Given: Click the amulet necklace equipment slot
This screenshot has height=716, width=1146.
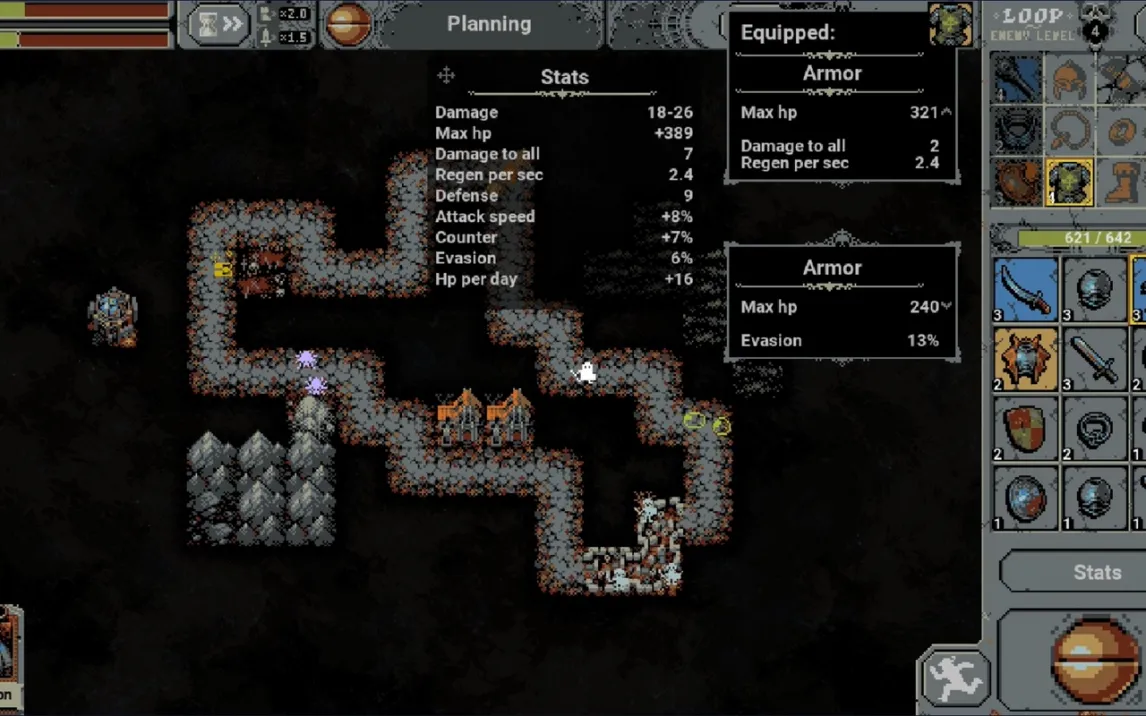Looking at the screenshot, I should click(1069, 130).
